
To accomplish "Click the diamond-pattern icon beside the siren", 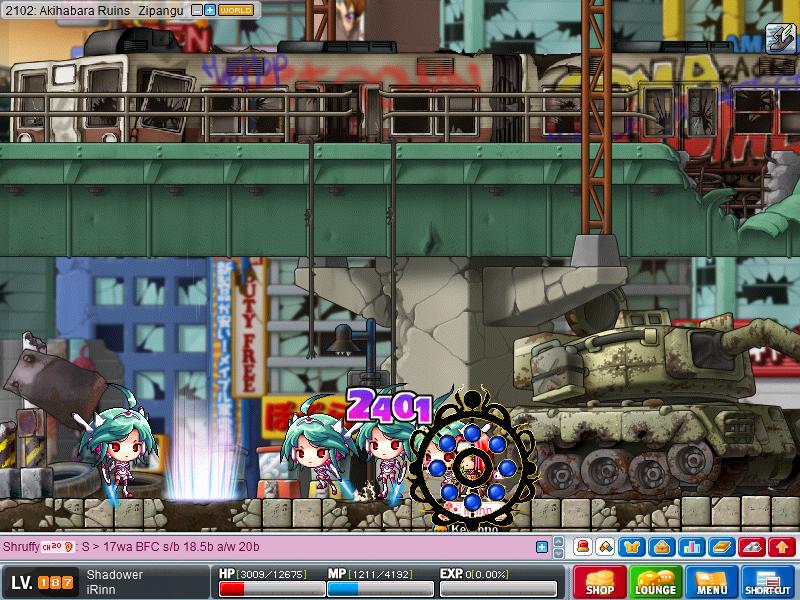I will [x=605, y=547].
